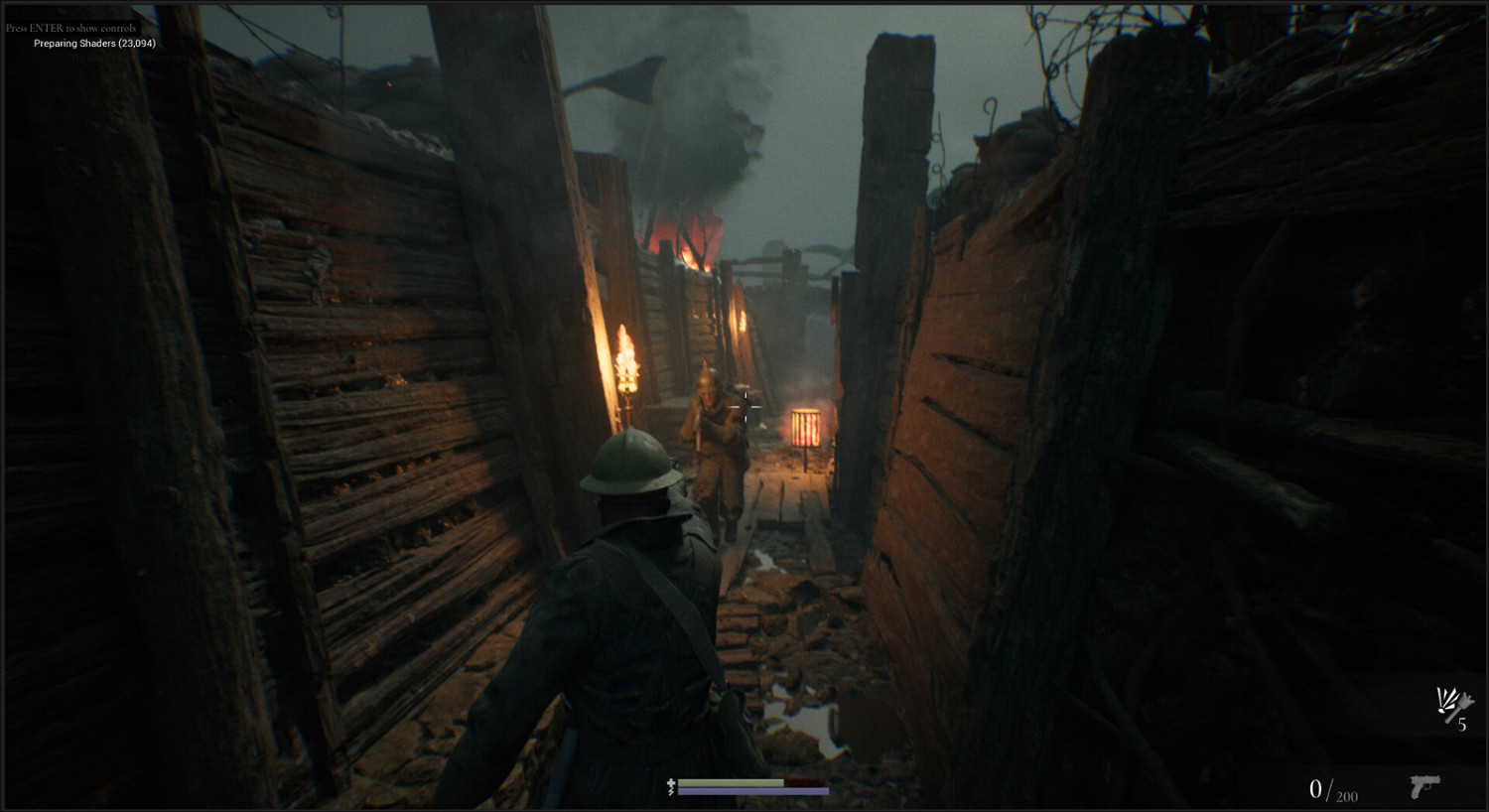1489x812 pixels.
Task: Click the health cross icon near the bars
Action: pos(671,782)
